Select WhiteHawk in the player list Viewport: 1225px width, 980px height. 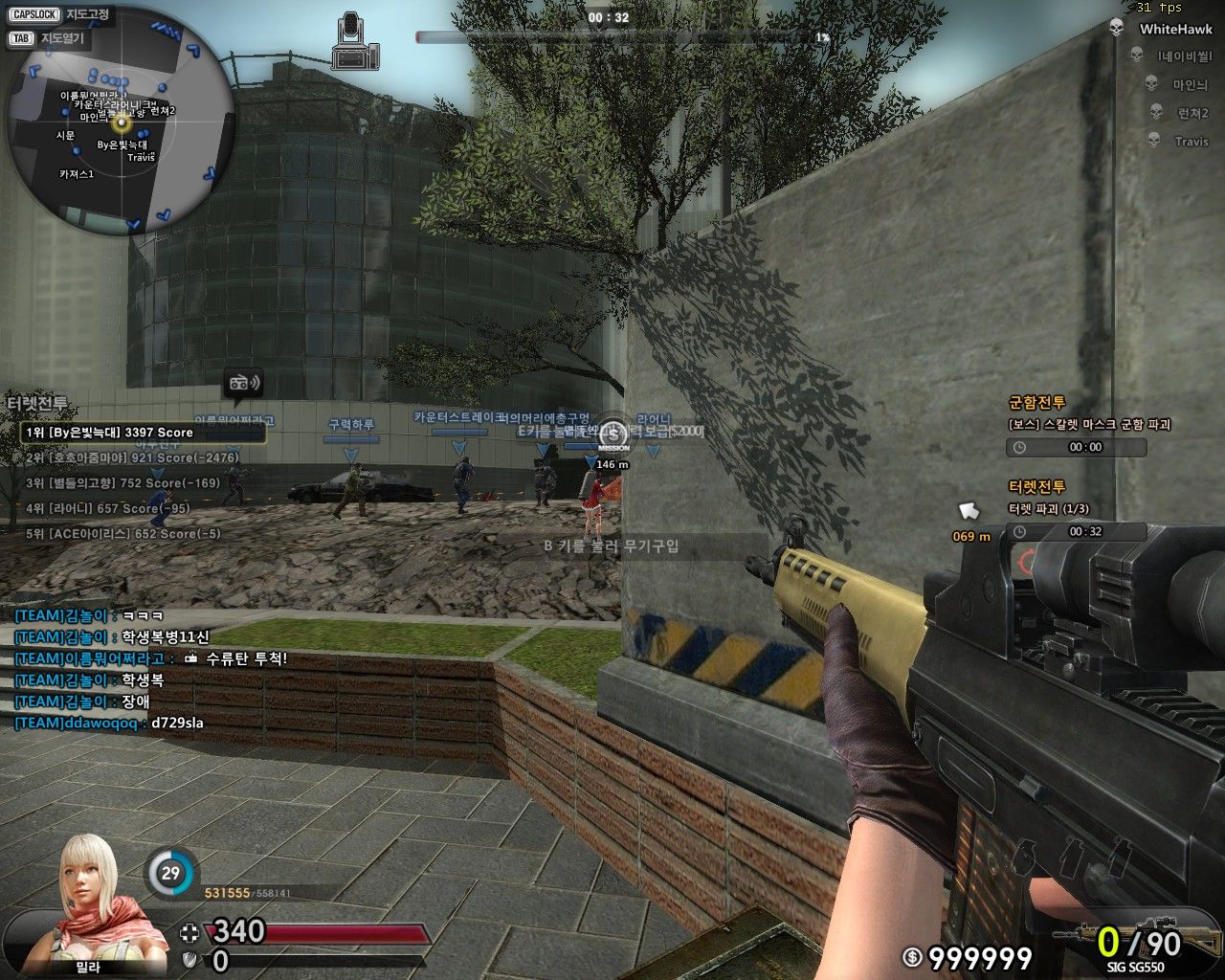coord(1174,30)
